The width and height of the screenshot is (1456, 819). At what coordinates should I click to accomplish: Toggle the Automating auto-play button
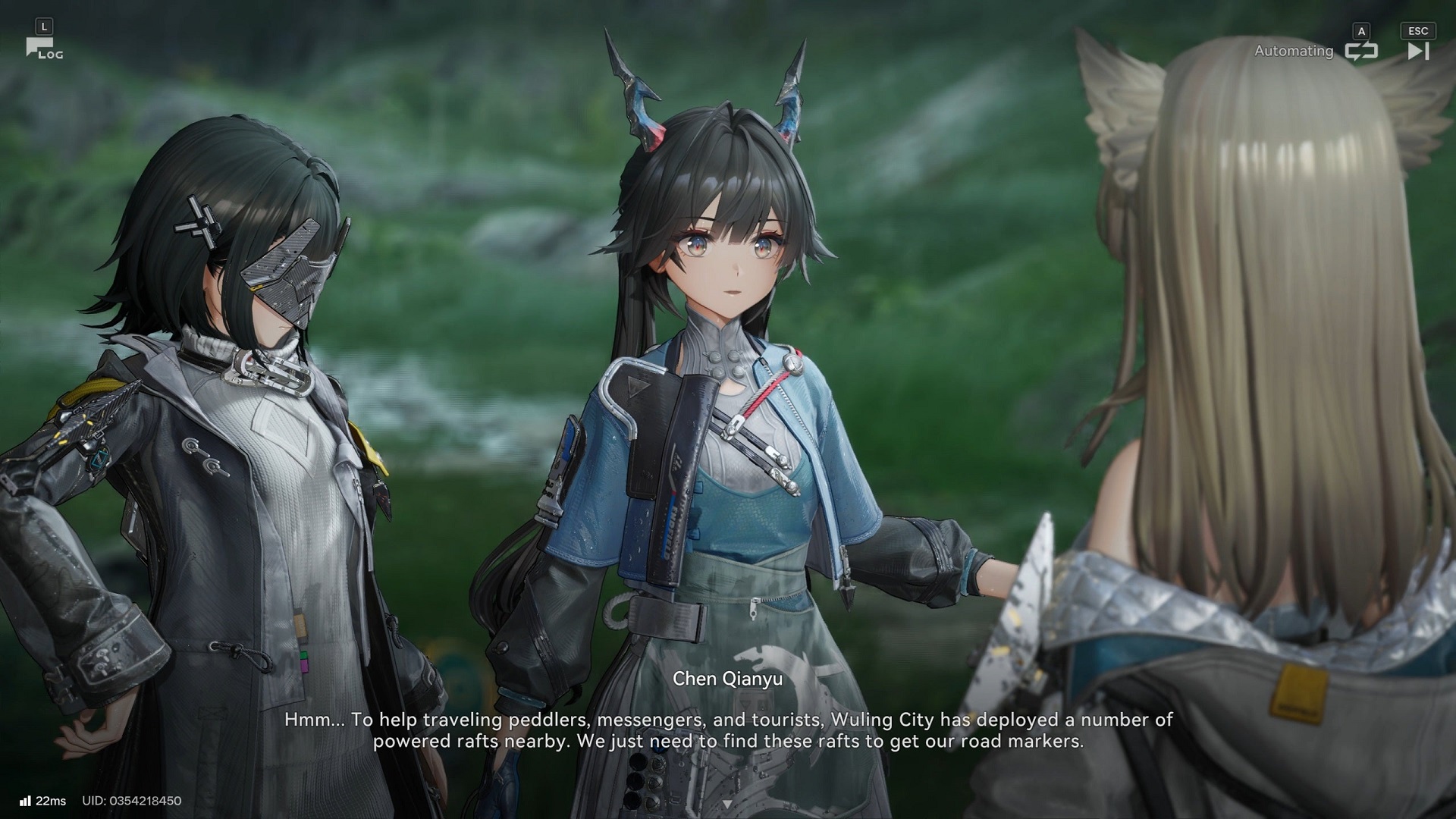click(1360, 51)
